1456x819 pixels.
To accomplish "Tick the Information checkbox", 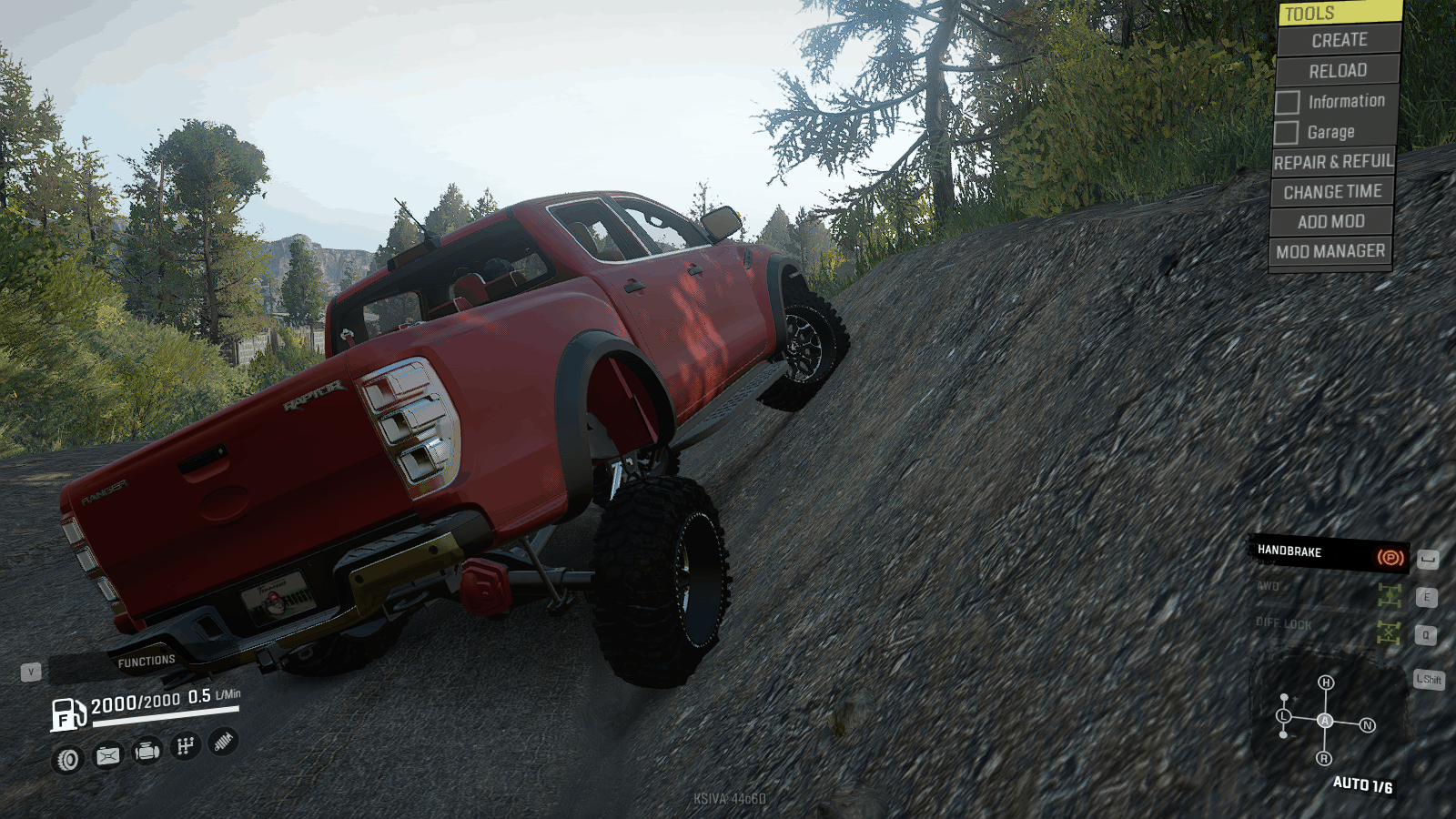I will (x=1287, y=102).
